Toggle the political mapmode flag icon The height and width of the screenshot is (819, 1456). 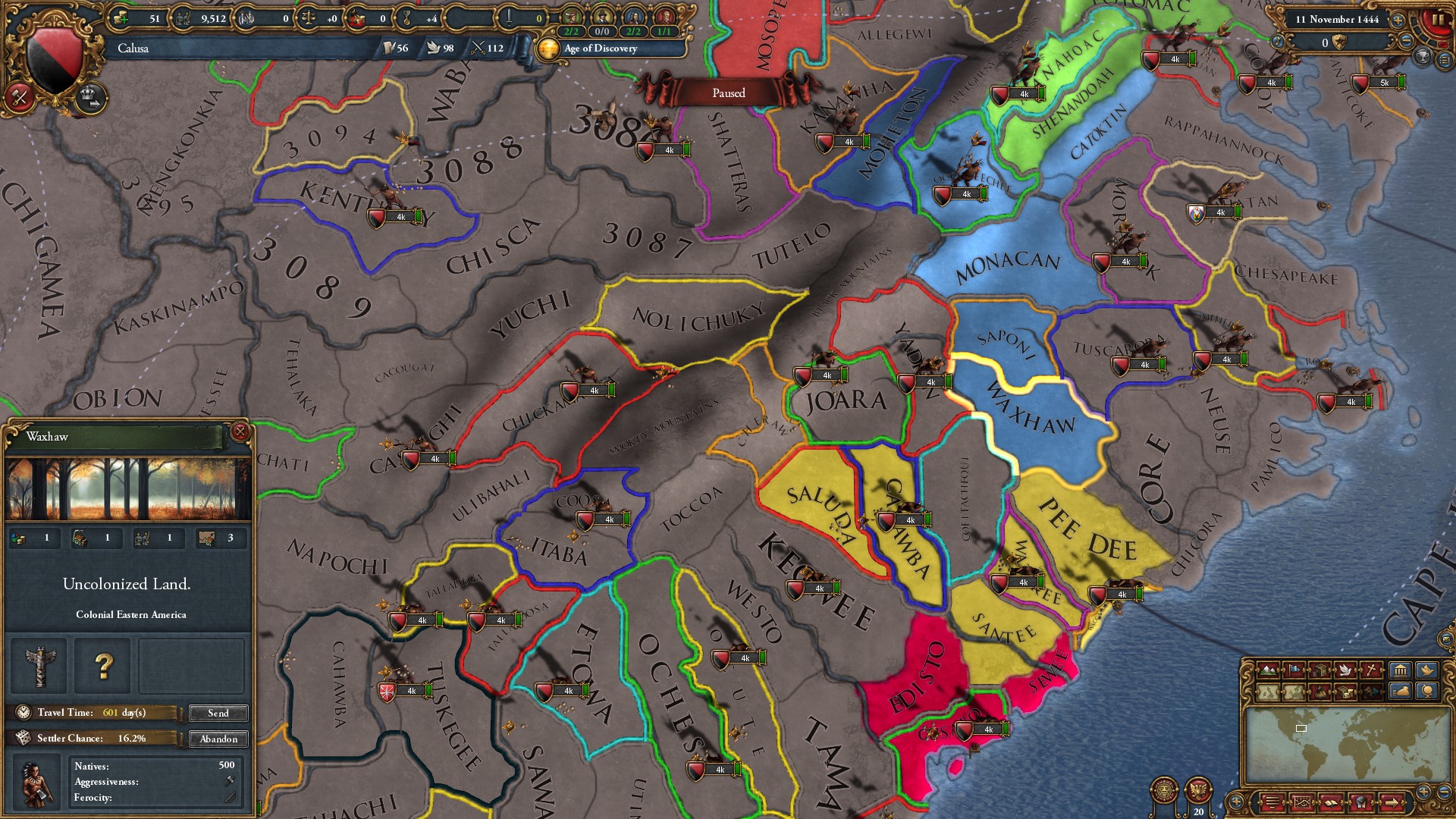point(1294,670)
